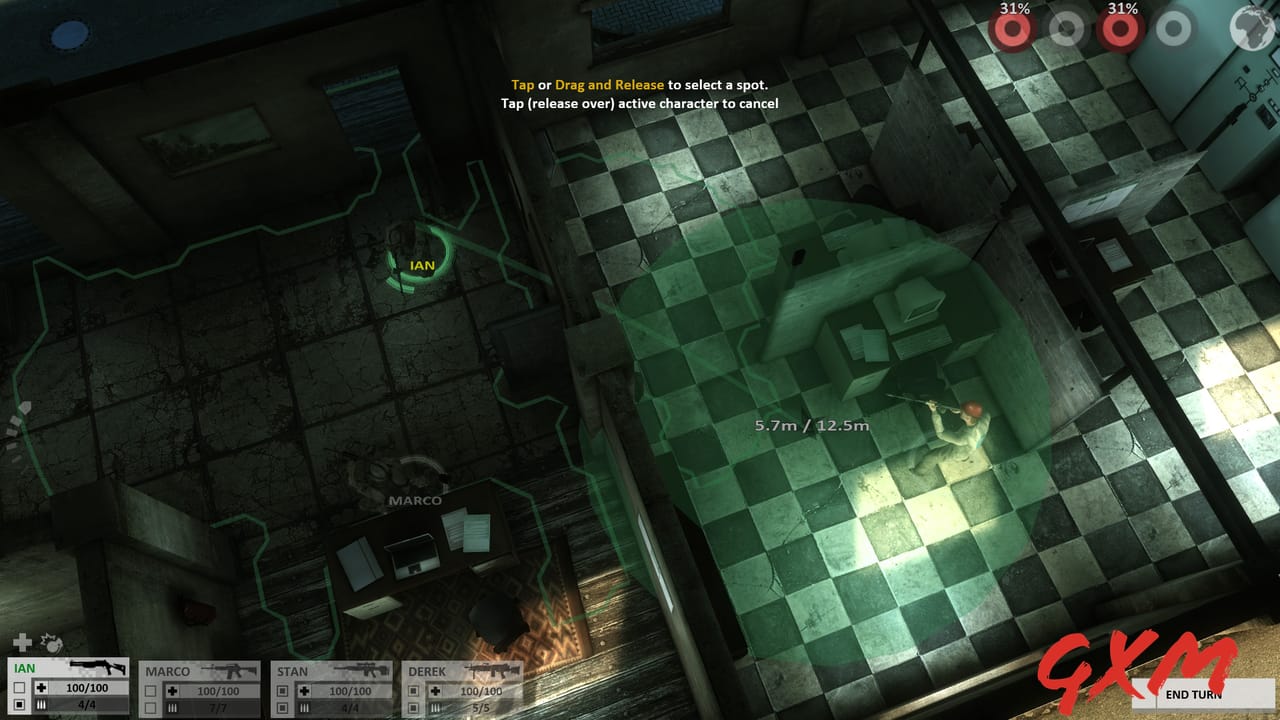Click Marco's health cross icon

[x=173, y=689]
